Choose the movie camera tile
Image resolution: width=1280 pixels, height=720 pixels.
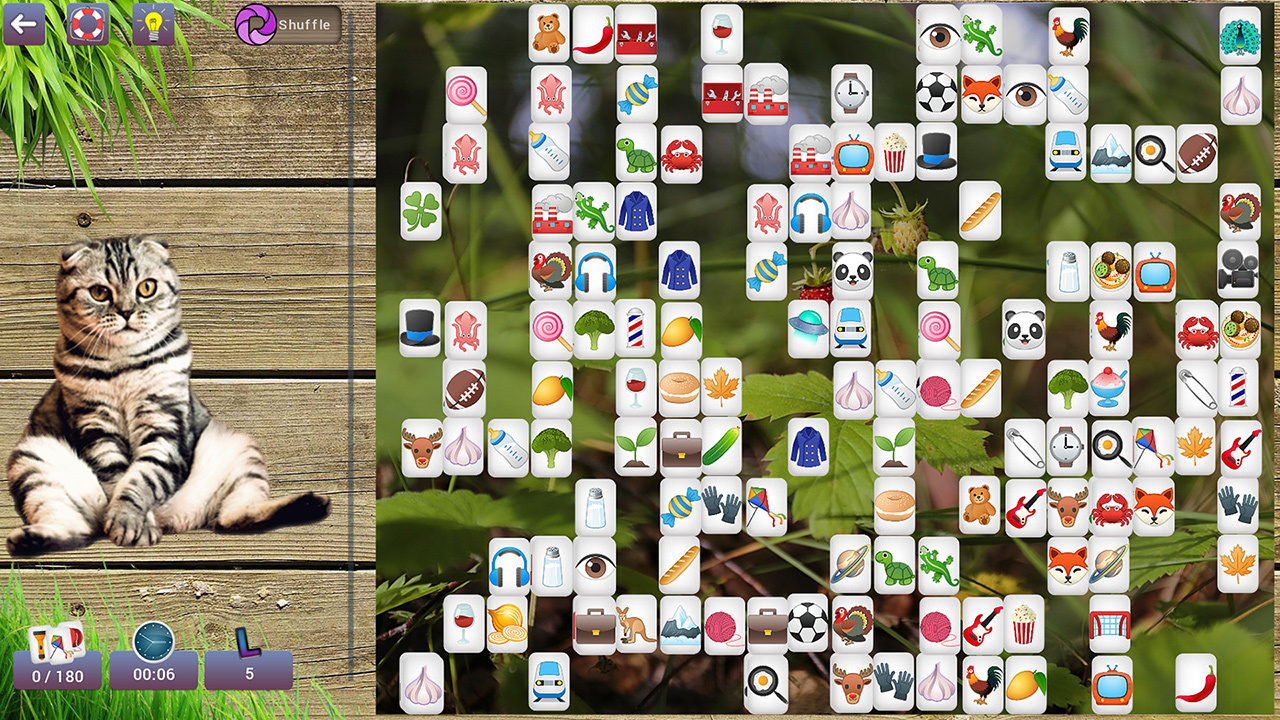coord(1238,270)
